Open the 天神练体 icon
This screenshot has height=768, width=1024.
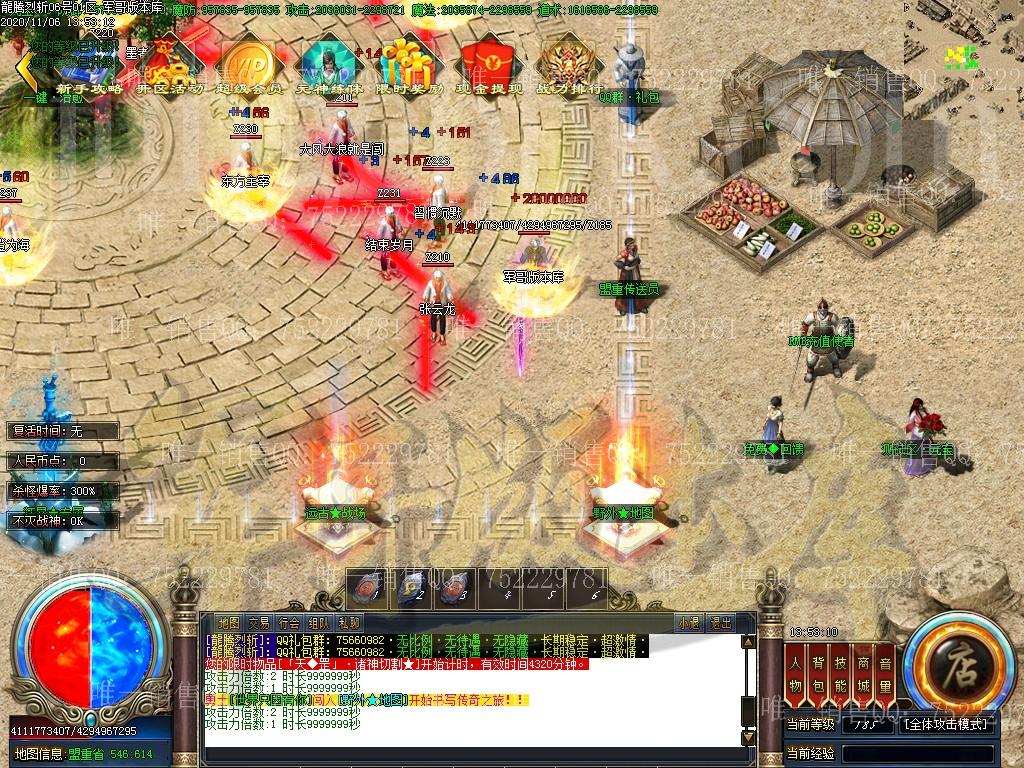pyautogui.click(x=329, y=66)
